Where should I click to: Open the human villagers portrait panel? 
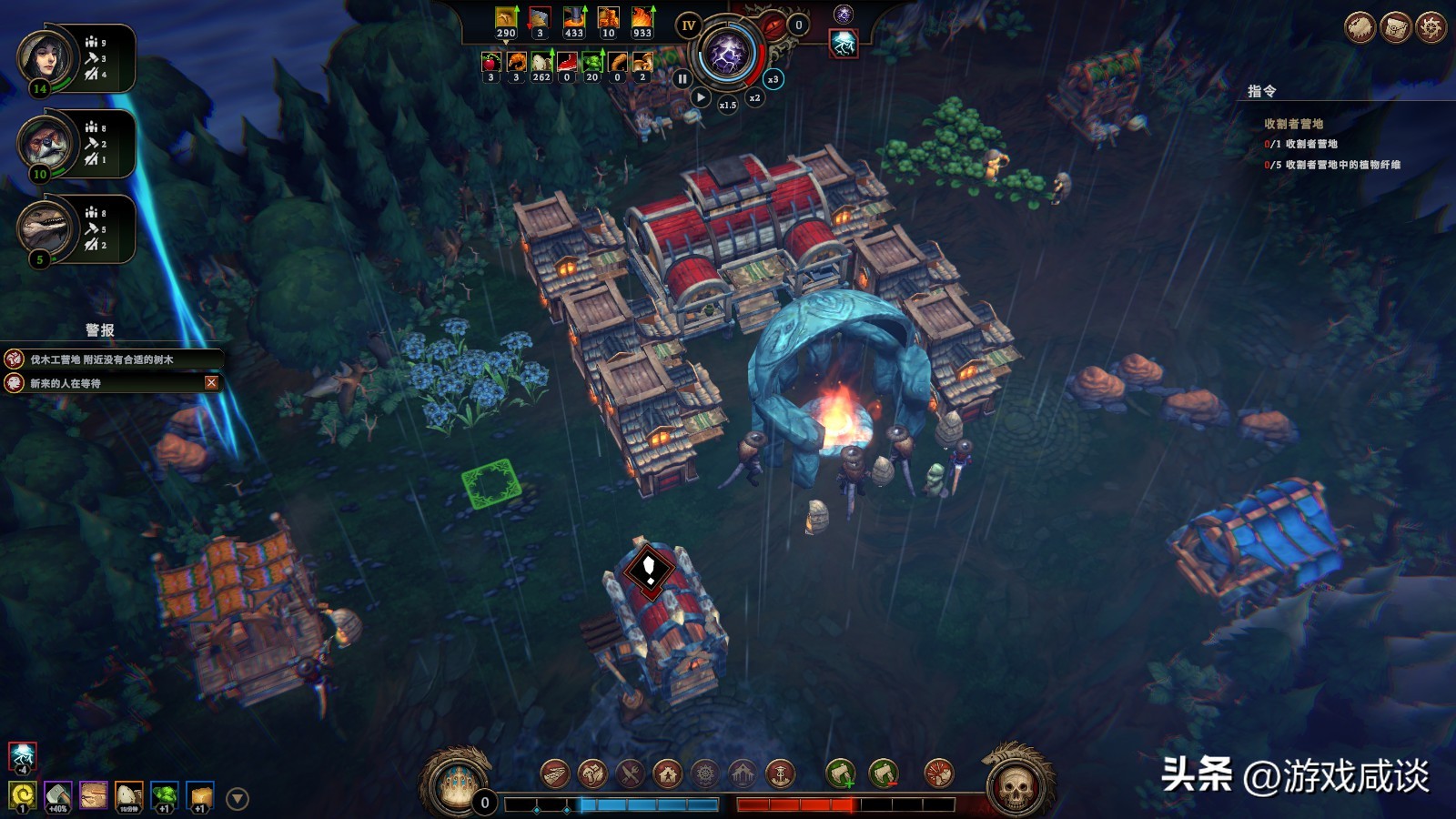point(44,58)
